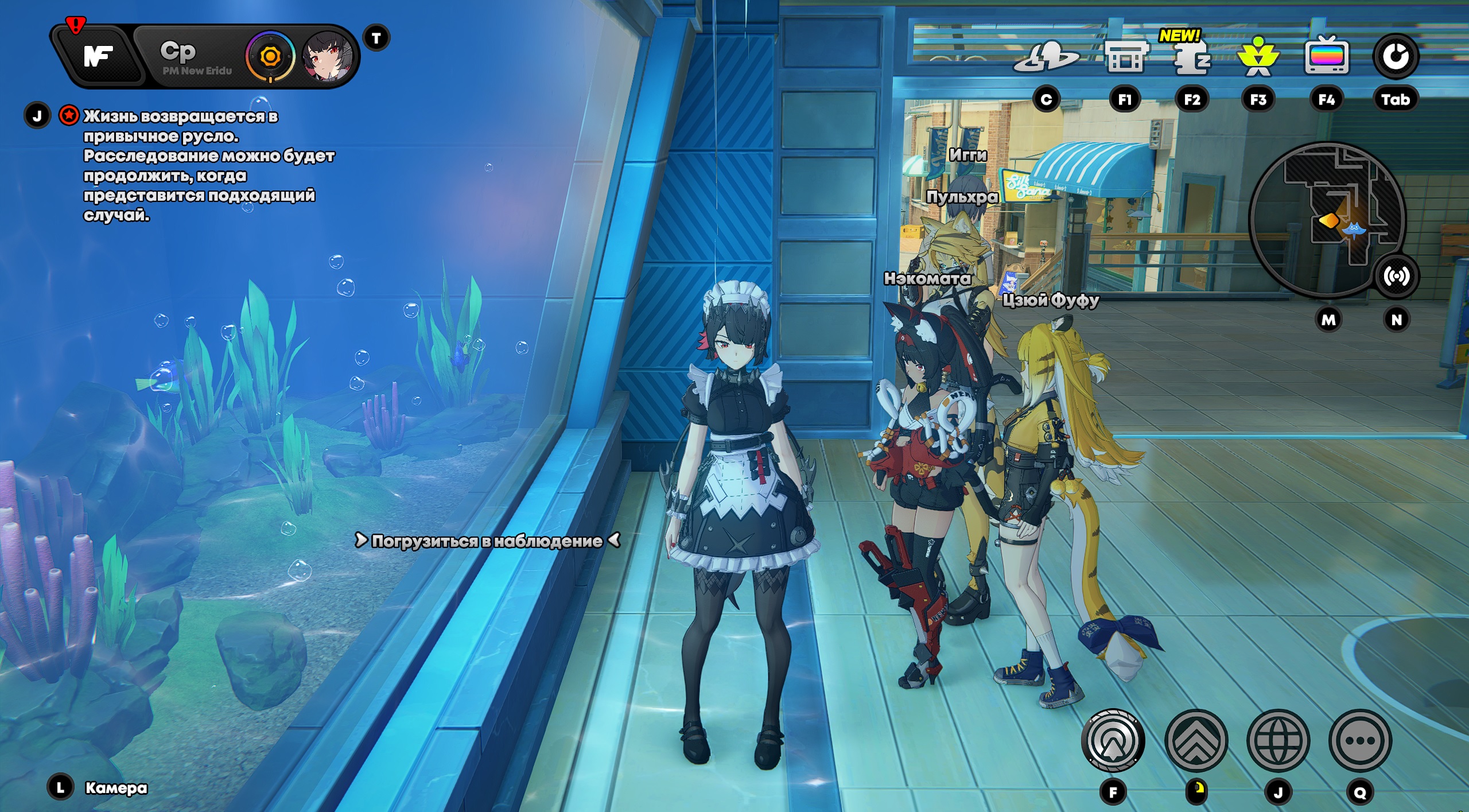Image resolution: width=1469 pixels, height=812 pixels.
Task: Click the orange gear ring icon
Action: coord(270,57)
